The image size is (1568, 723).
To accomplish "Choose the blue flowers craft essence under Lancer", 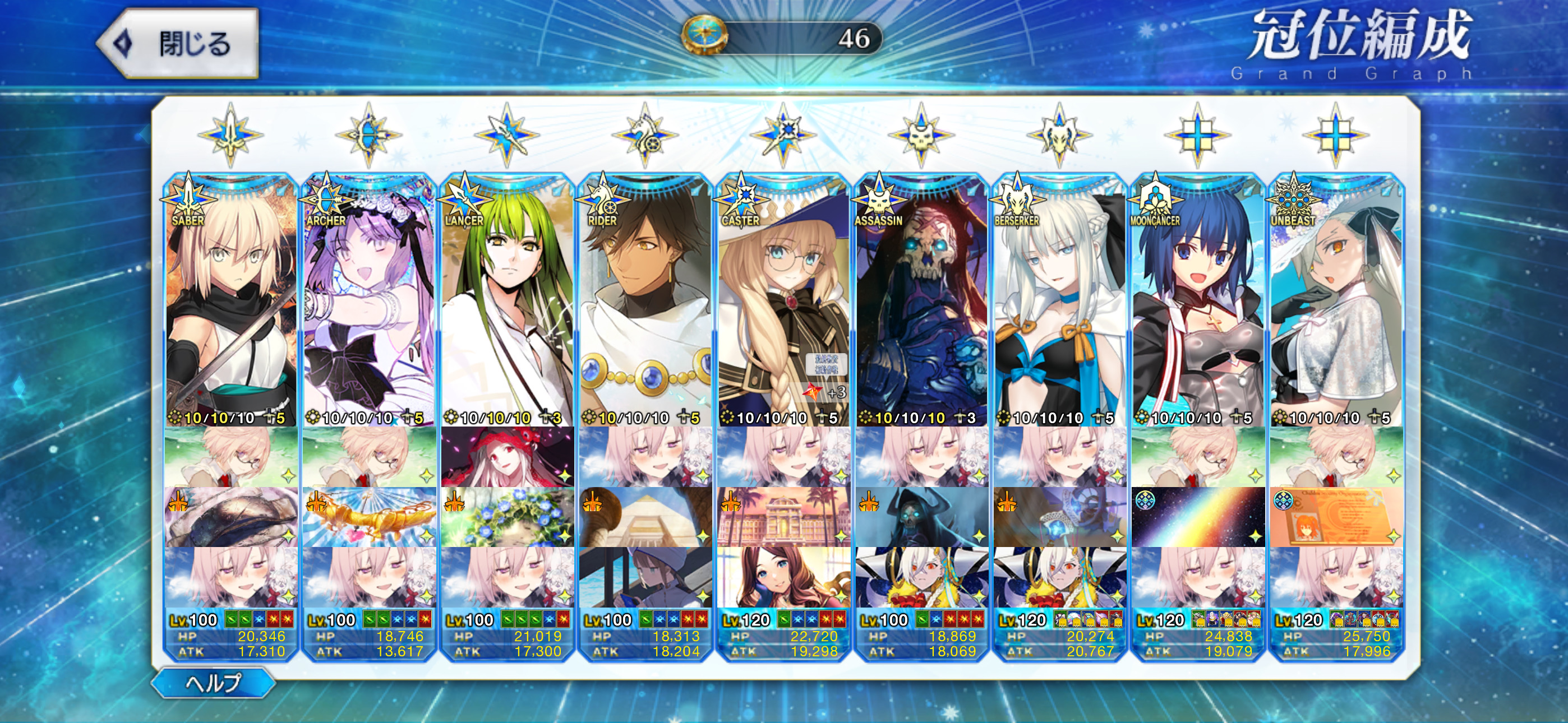I will (x=506, y=517).
